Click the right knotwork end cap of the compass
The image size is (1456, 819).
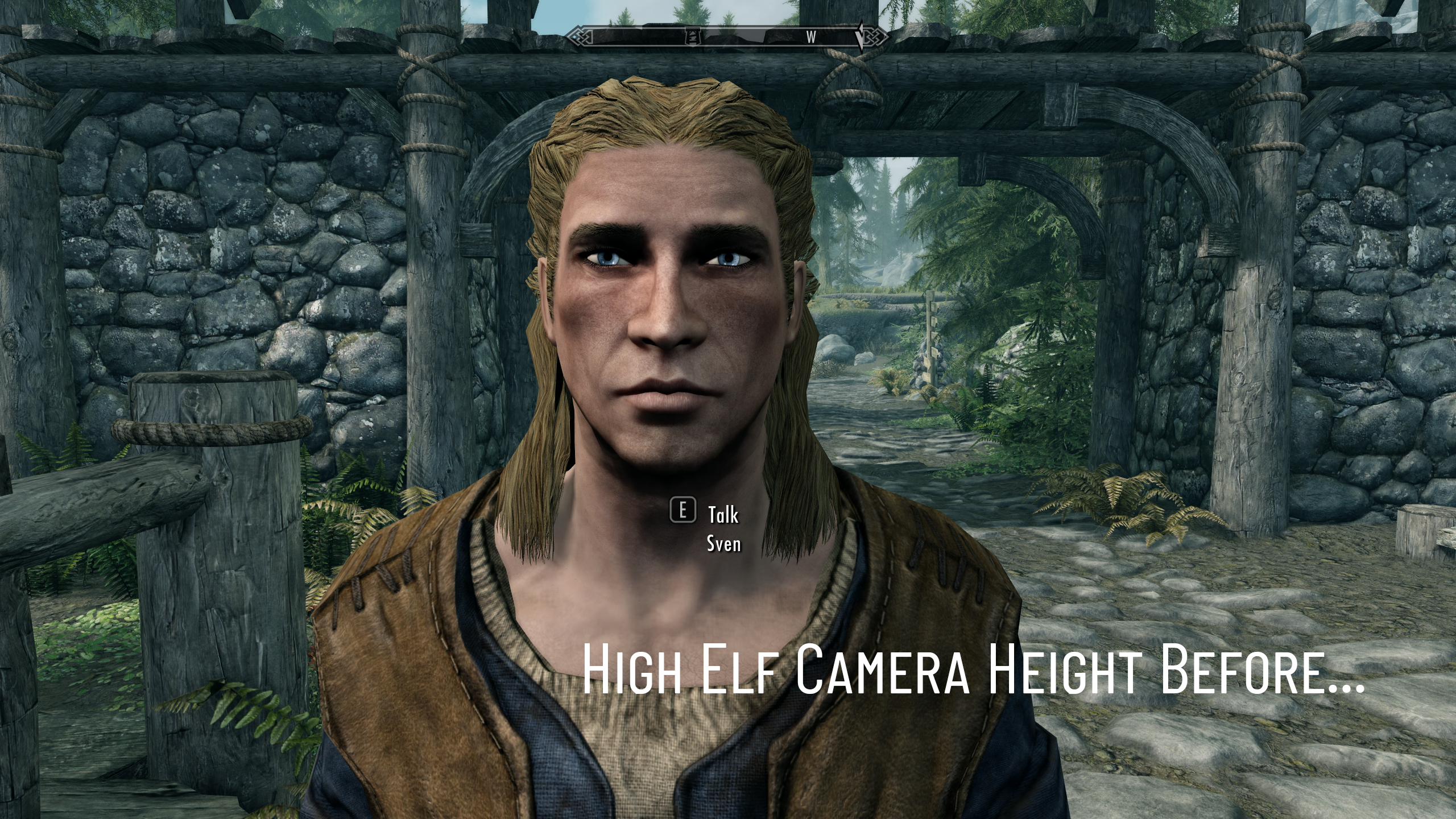(x=874, y=37)
